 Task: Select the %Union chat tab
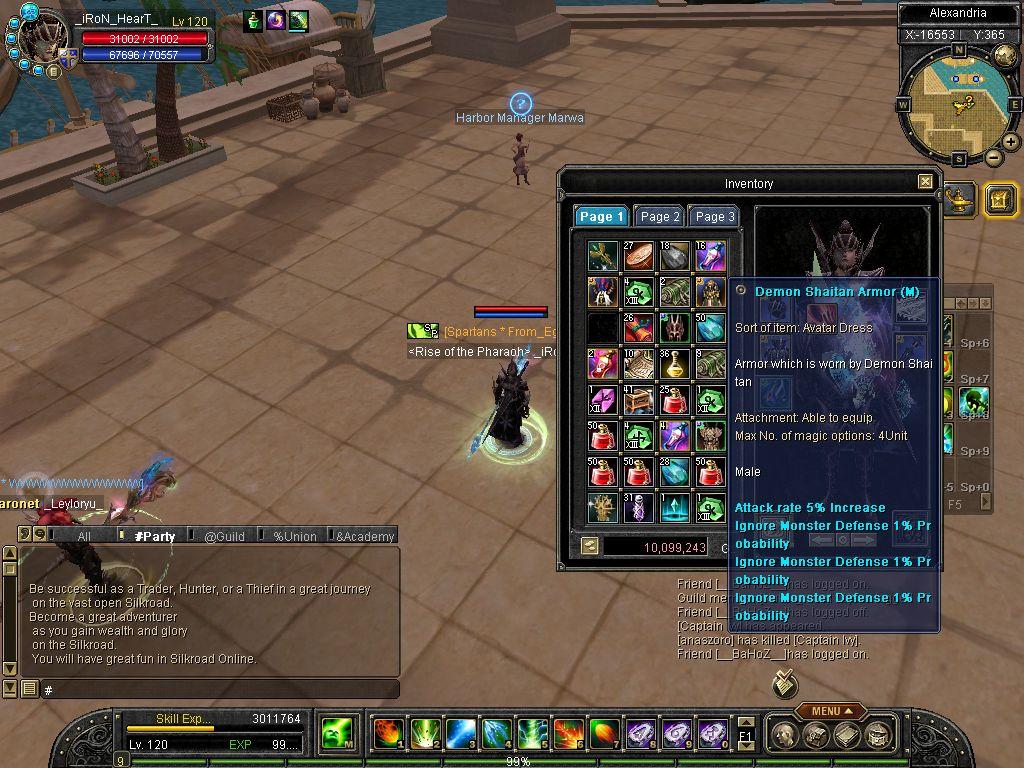294,536
